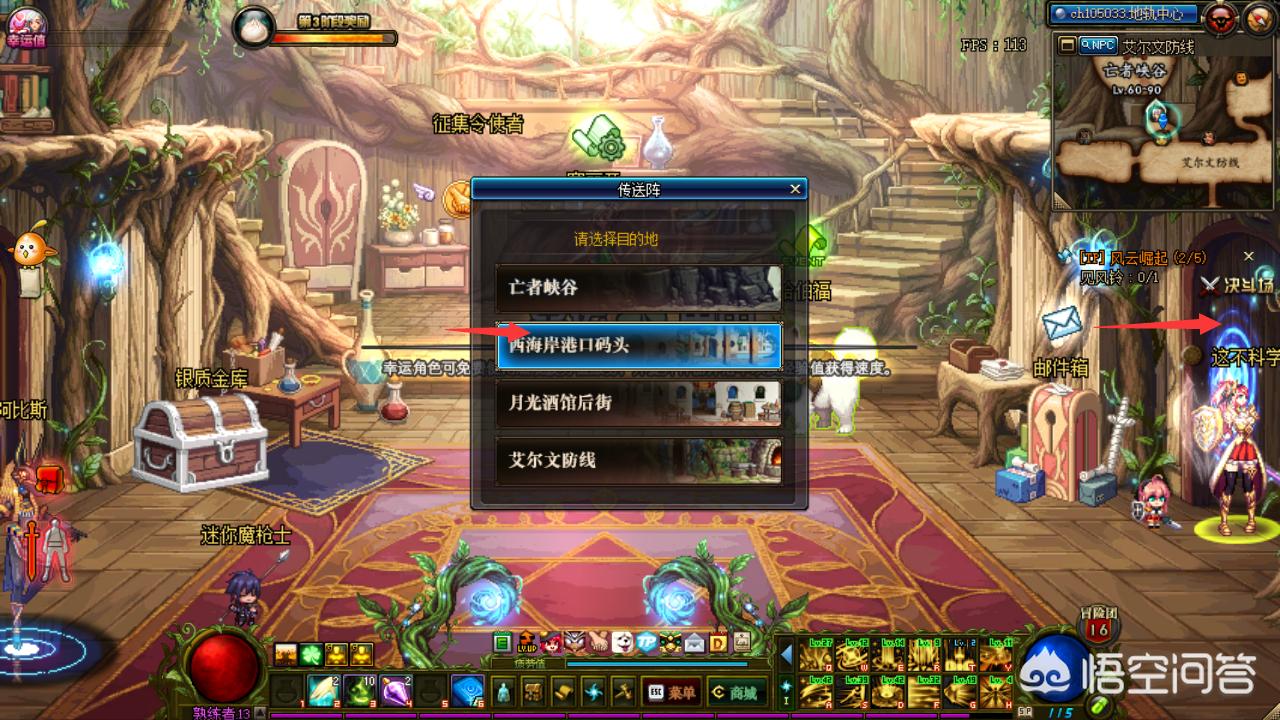
Task: Click the NPC search button on minimap
Action: pyautogui.click(x=1098, y=45)
